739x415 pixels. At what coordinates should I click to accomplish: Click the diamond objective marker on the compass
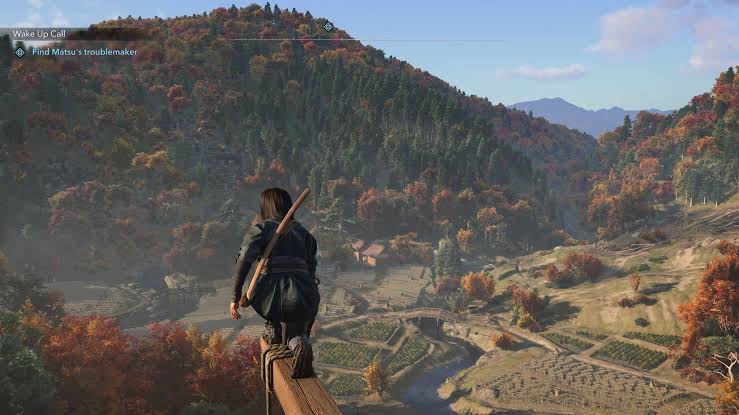[329, 26]
